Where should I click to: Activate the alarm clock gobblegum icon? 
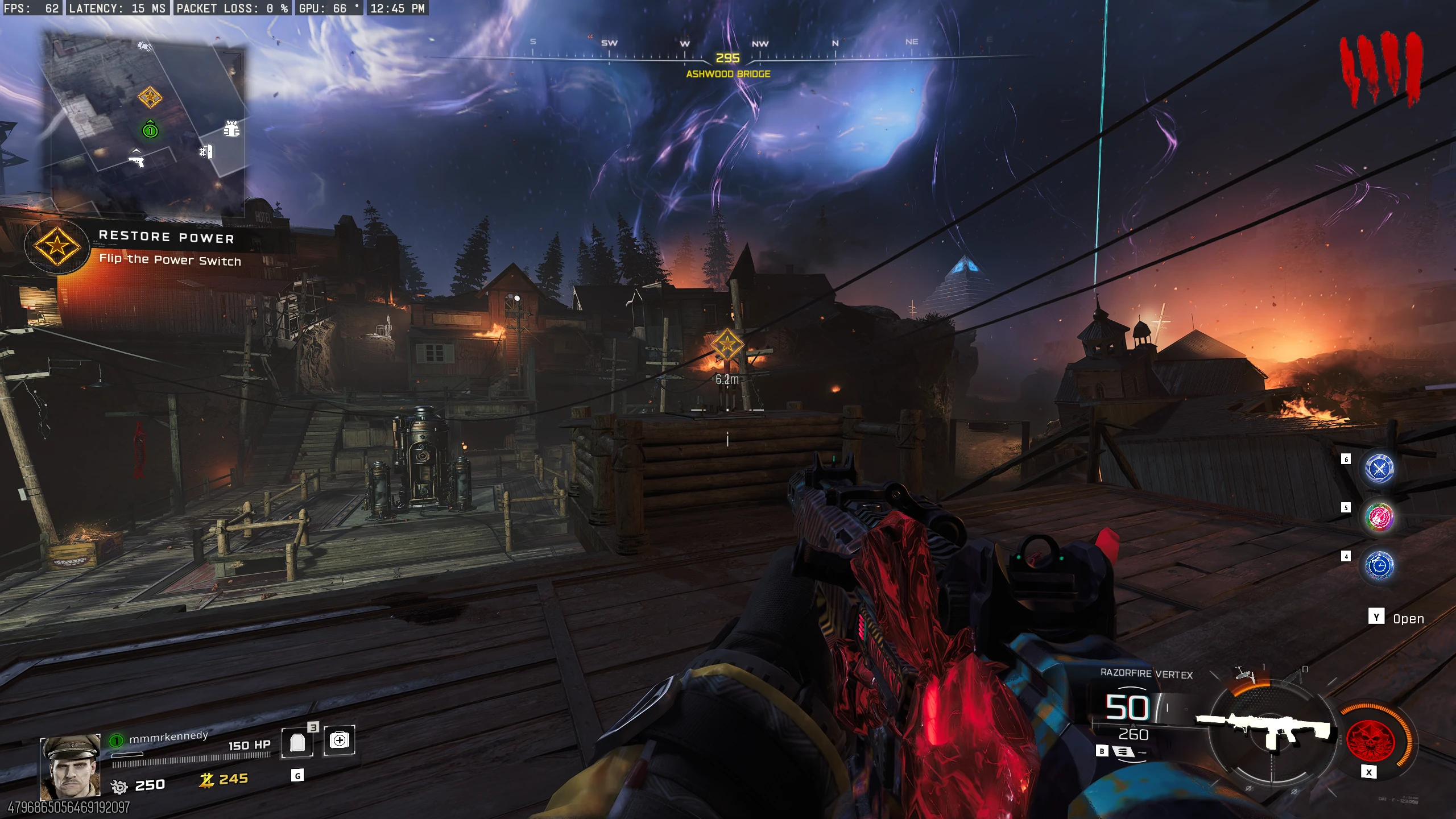click(1379, 565)
